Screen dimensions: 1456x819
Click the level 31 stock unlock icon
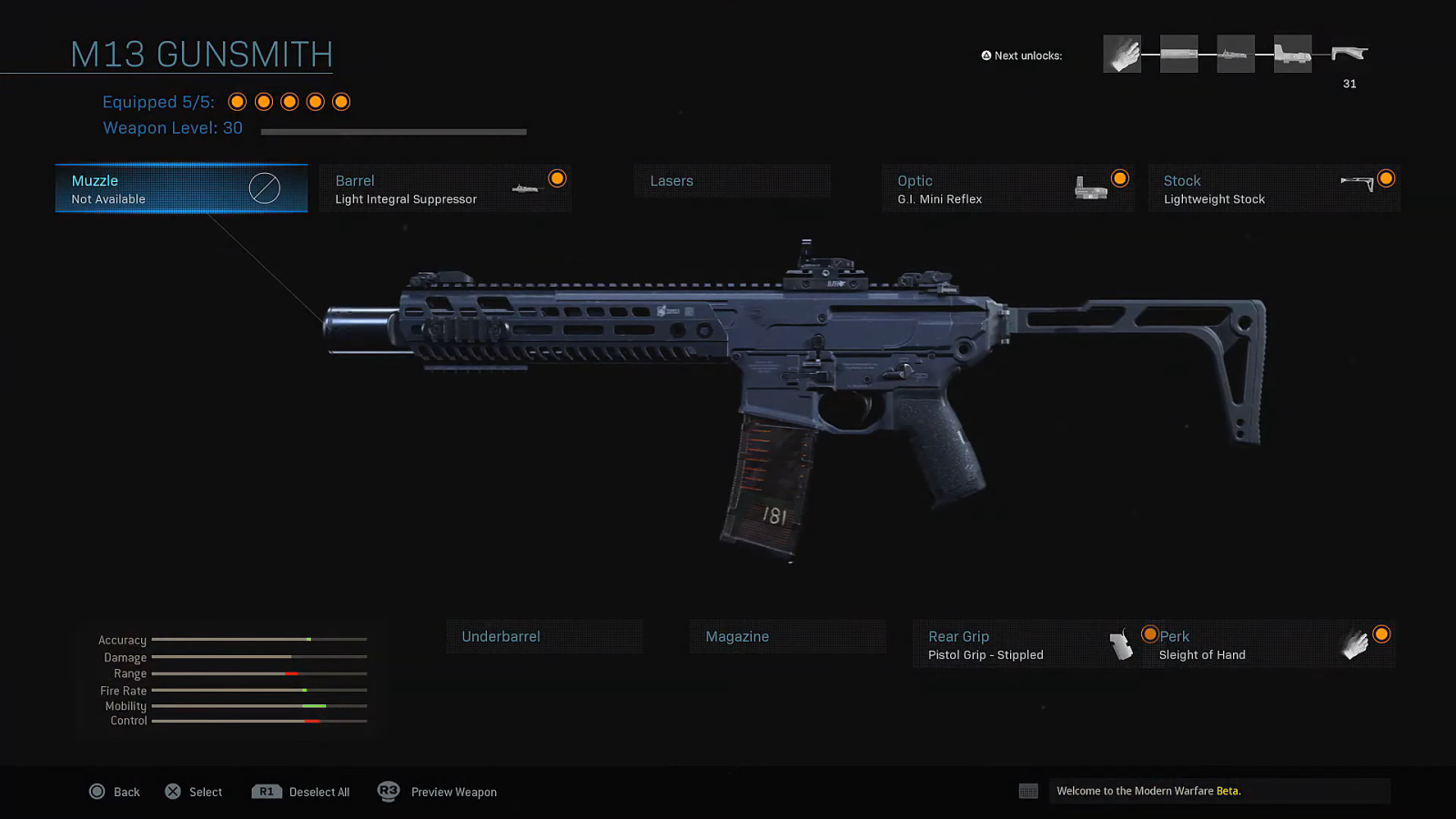pyautogui.click(x=1350, y=55)
